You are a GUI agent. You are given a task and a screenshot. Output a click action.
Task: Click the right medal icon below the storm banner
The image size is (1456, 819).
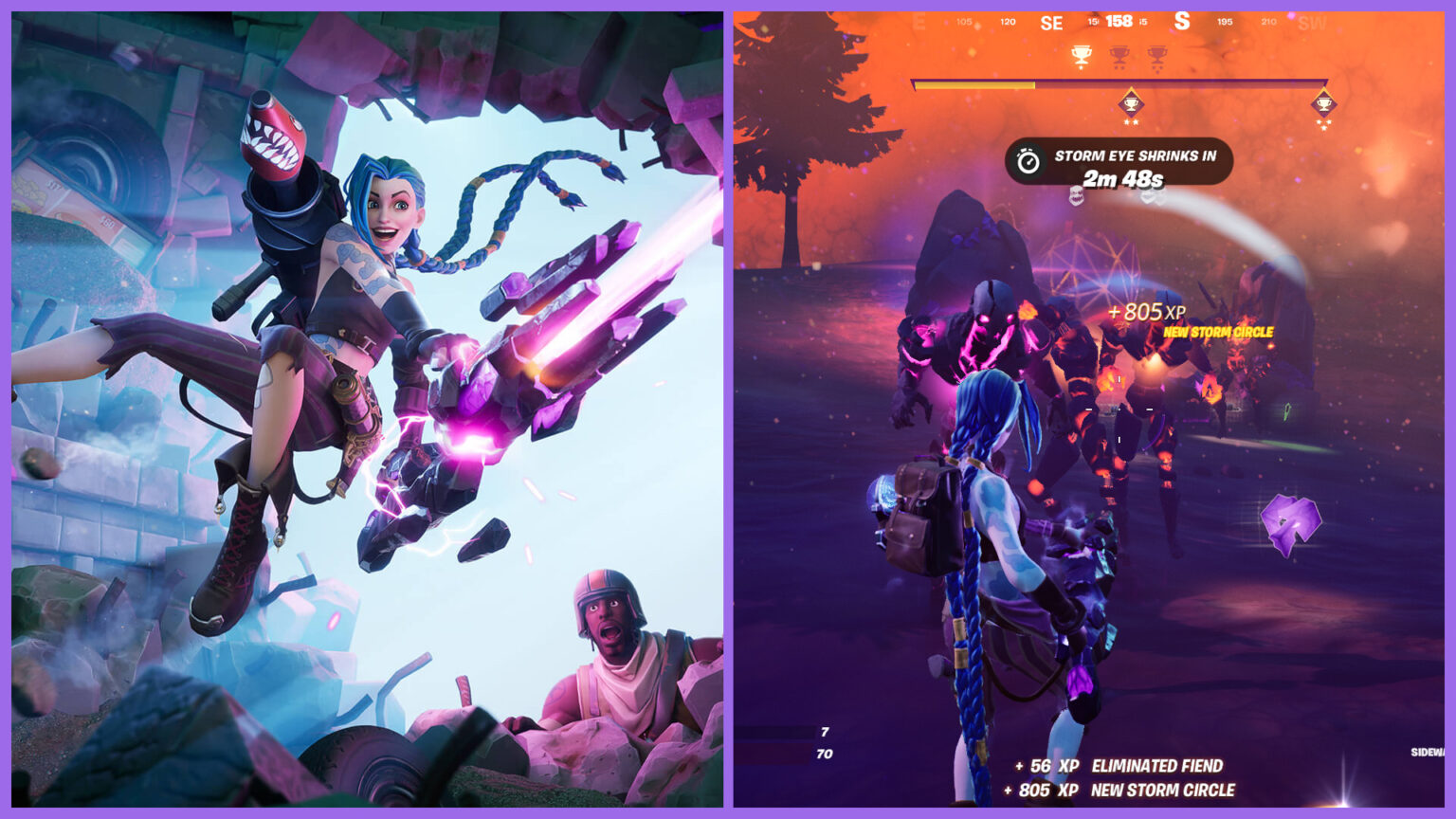1151,198
